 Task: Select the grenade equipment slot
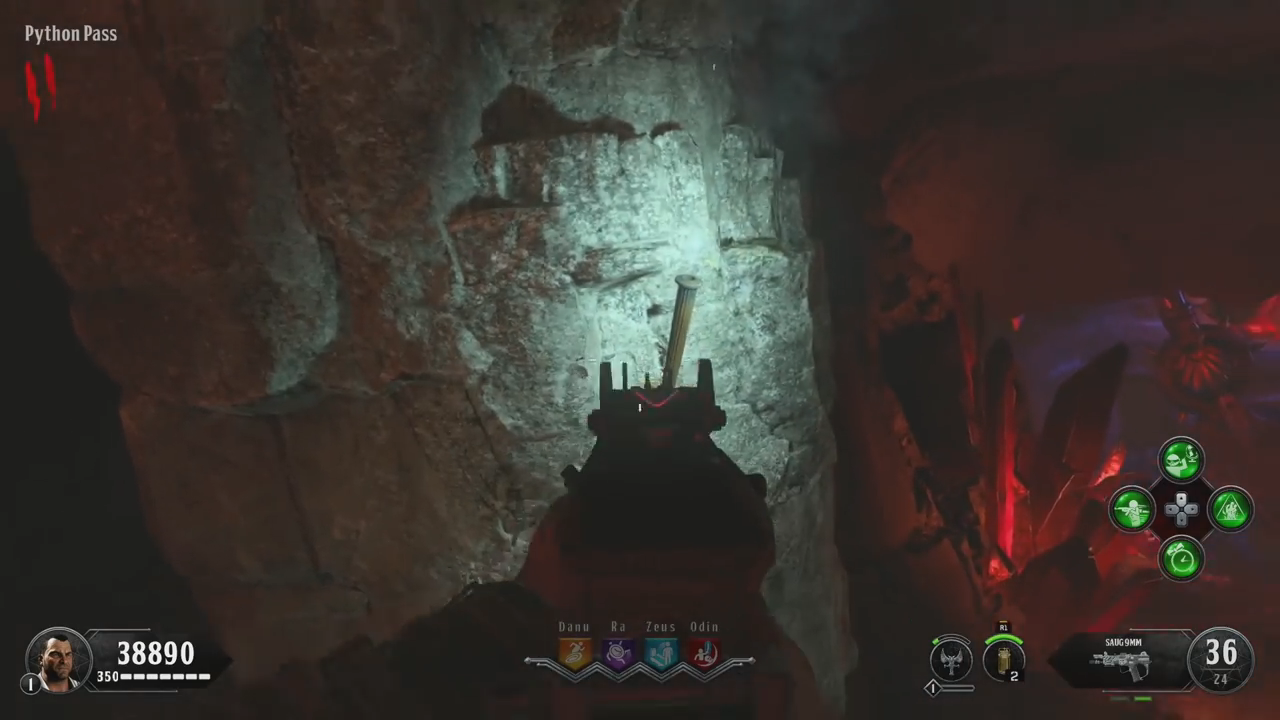point(1003,659)
